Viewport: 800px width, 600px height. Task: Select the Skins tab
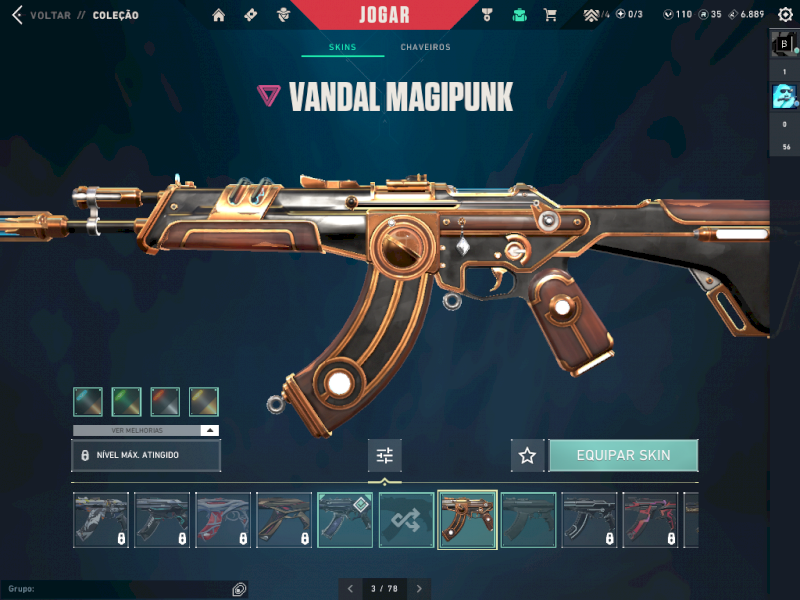pos(342,47)
